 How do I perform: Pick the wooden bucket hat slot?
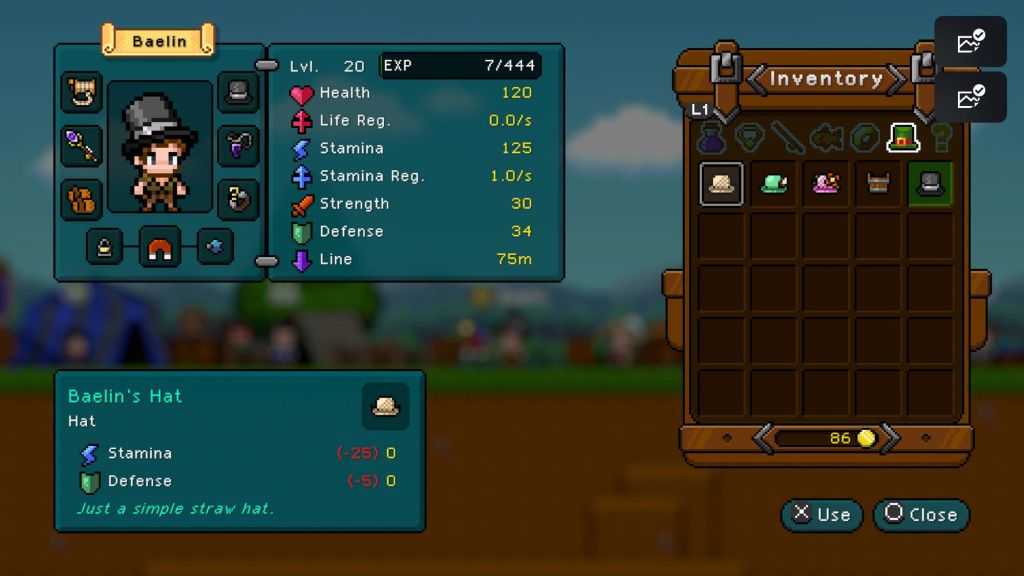tap(878, 184)
